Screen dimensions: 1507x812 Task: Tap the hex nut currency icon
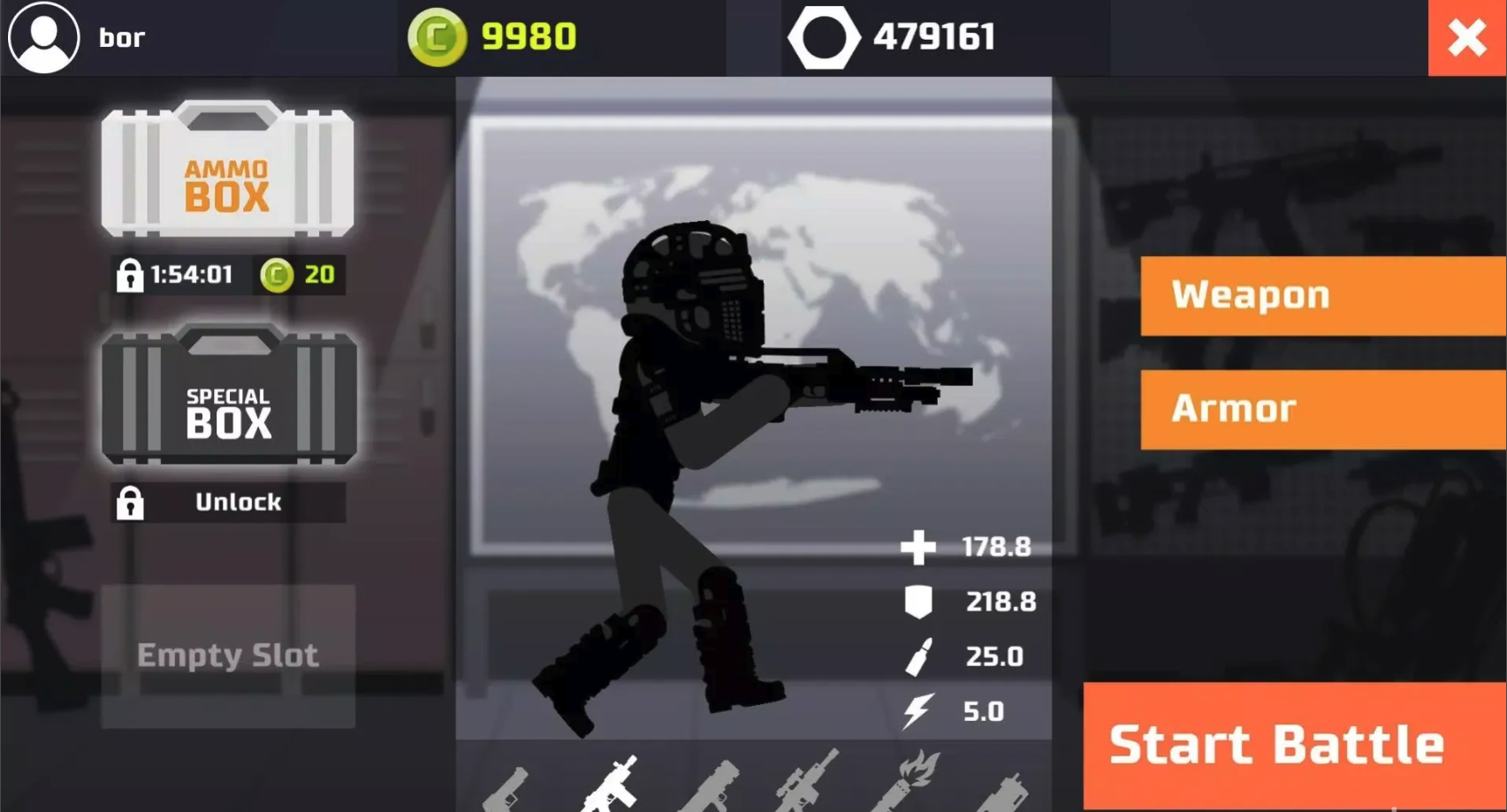(823, 37)
